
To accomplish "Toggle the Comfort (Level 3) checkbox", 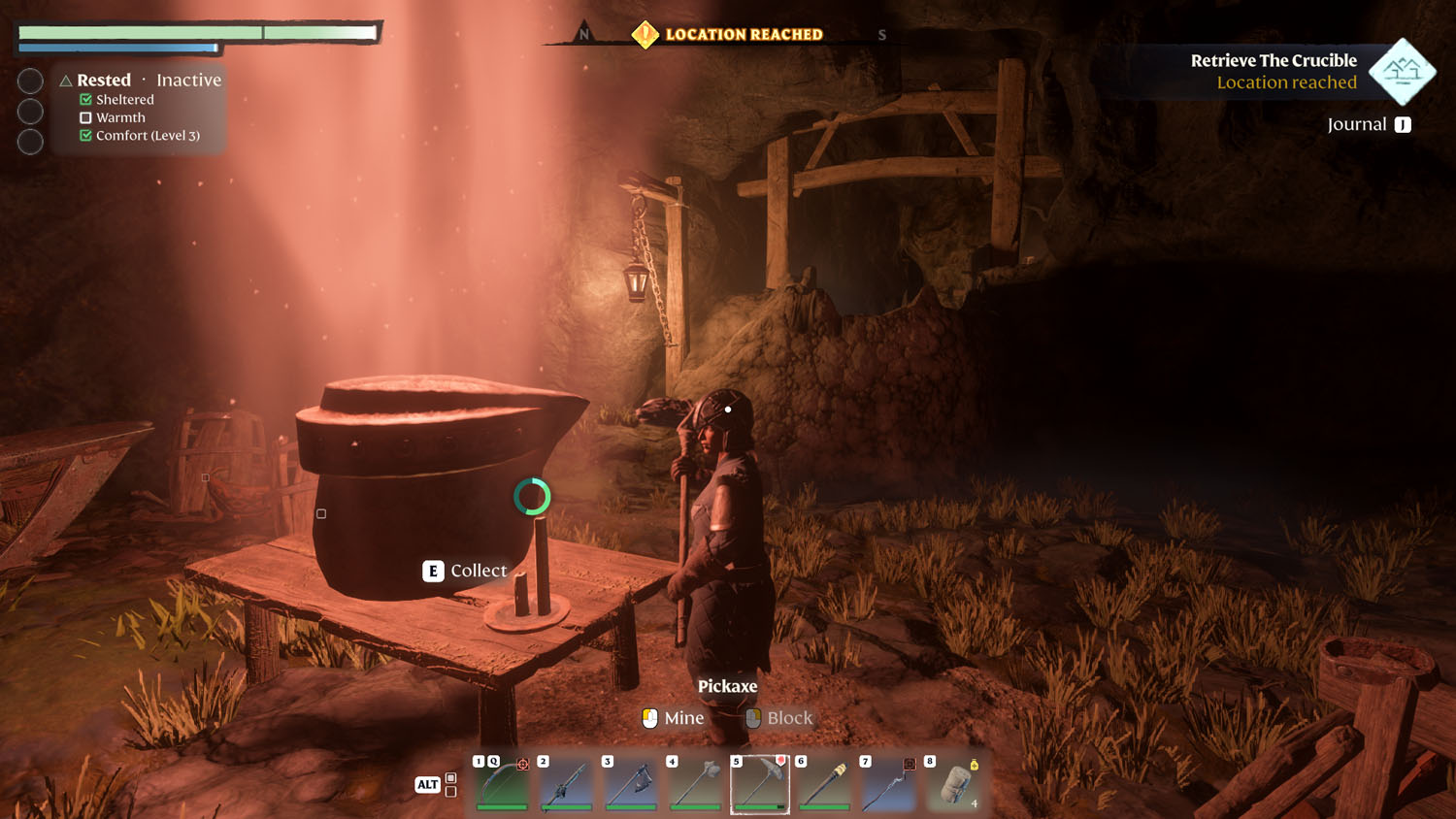I will [x=83, y=135].
